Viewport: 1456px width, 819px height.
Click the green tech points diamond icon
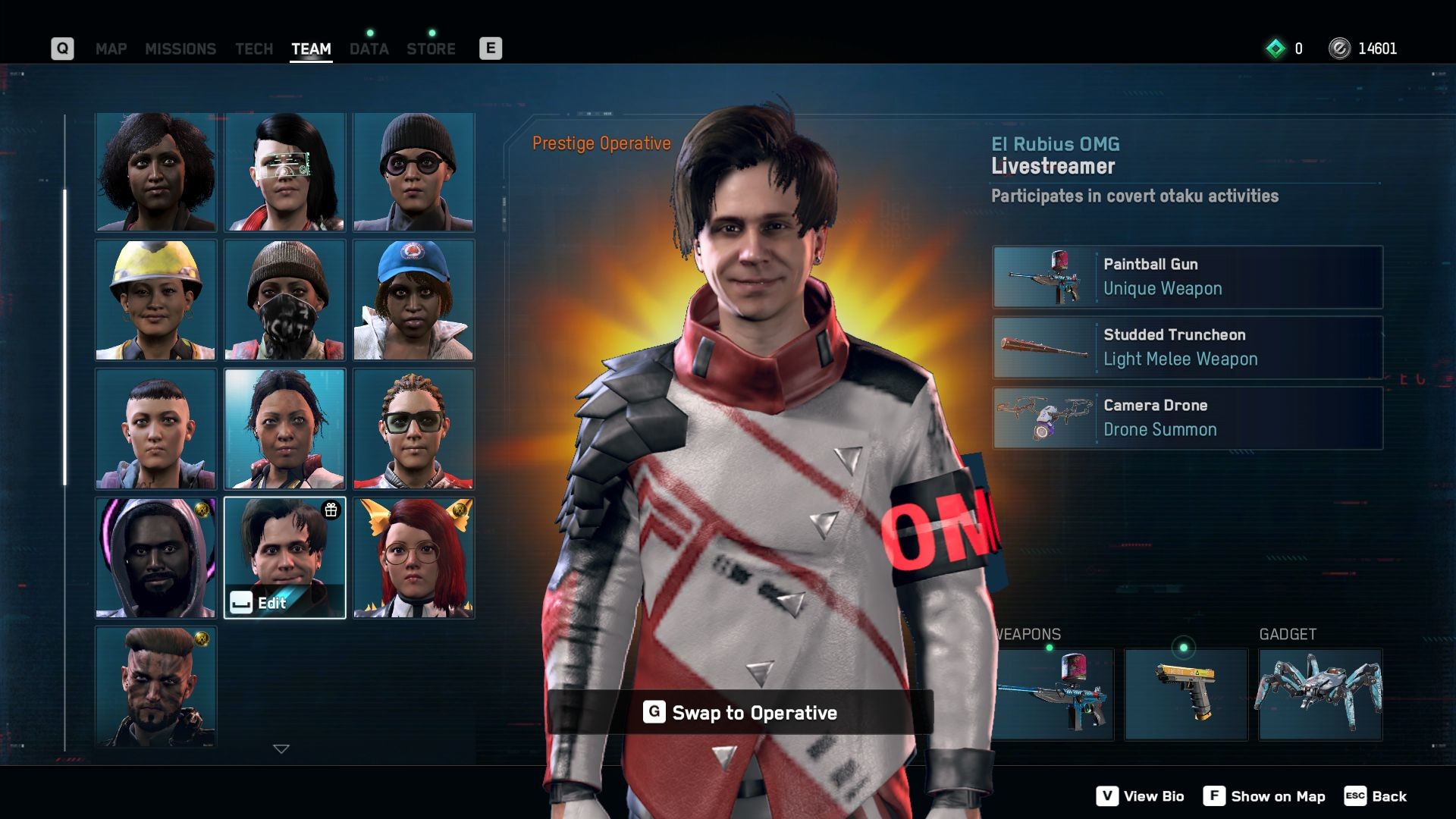pyautogui.click(x=1276, y=49)
